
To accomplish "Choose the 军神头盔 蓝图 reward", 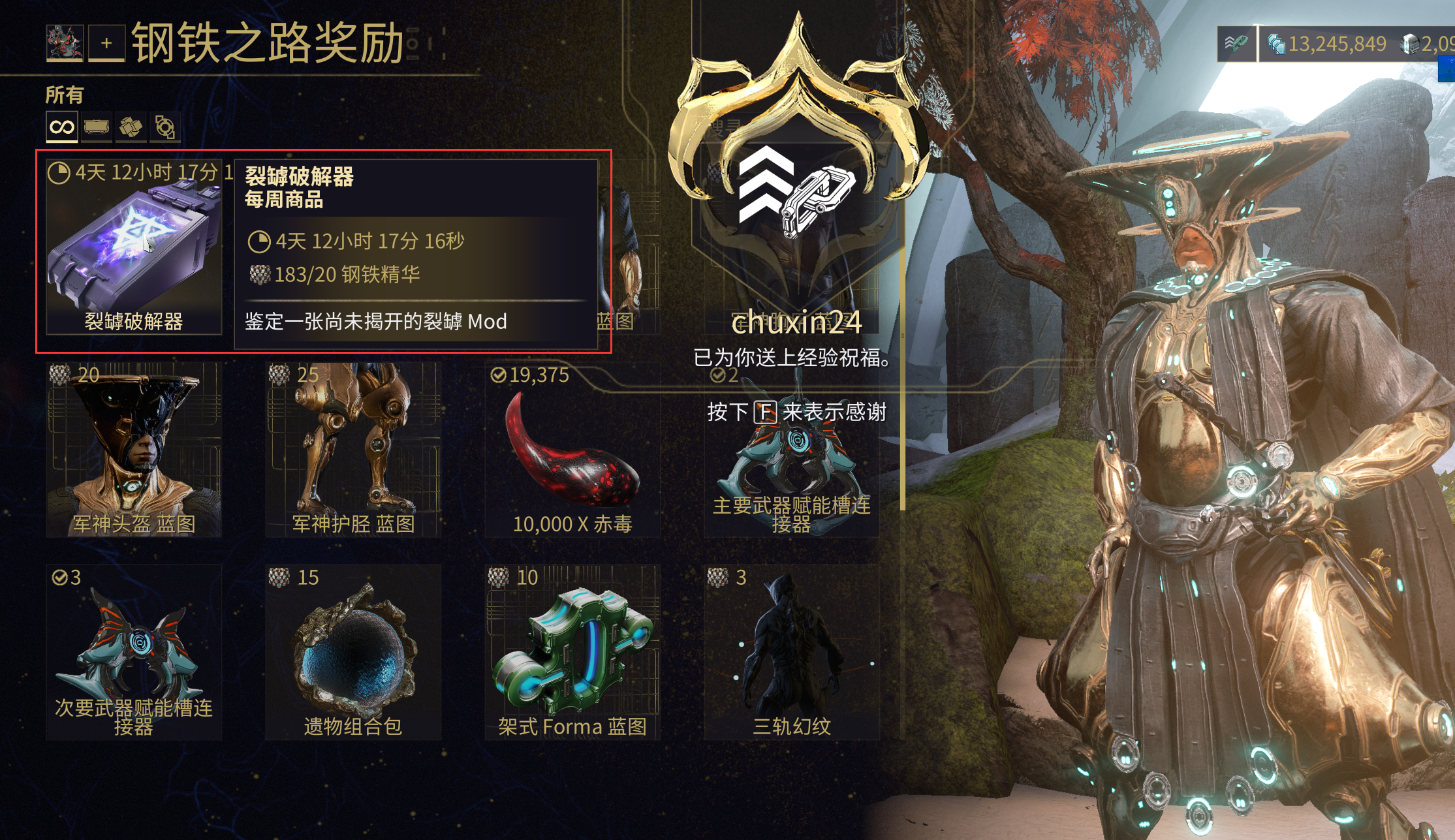I will pyautogui.click(x=134, y=450).
